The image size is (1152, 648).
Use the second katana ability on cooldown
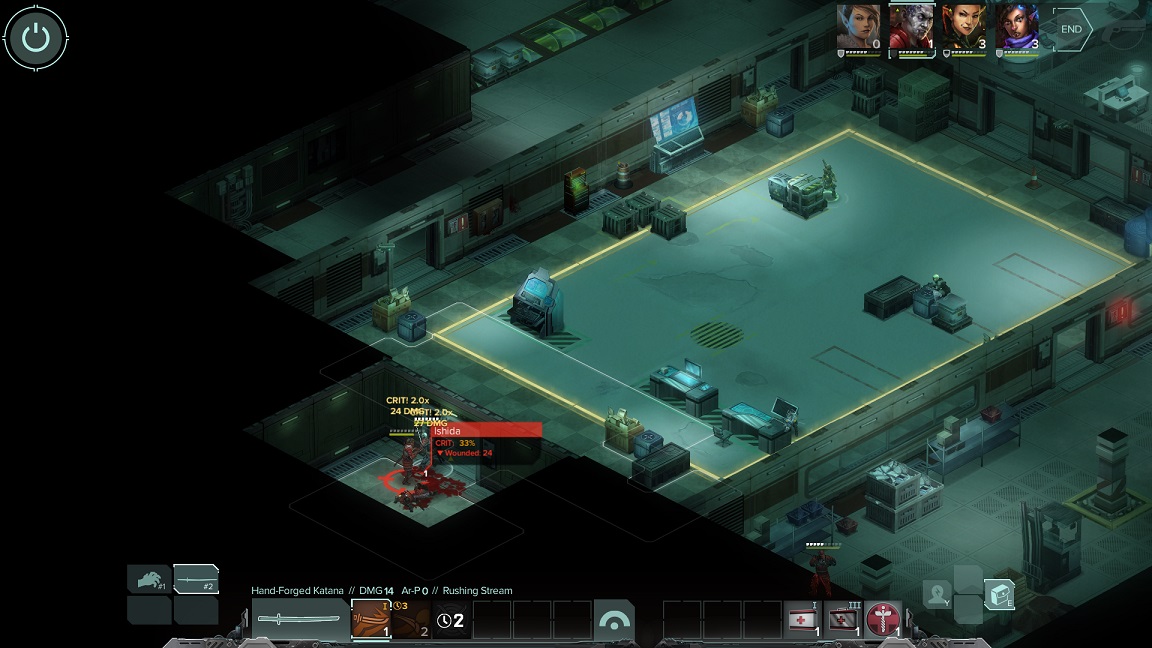pos(411,619)
